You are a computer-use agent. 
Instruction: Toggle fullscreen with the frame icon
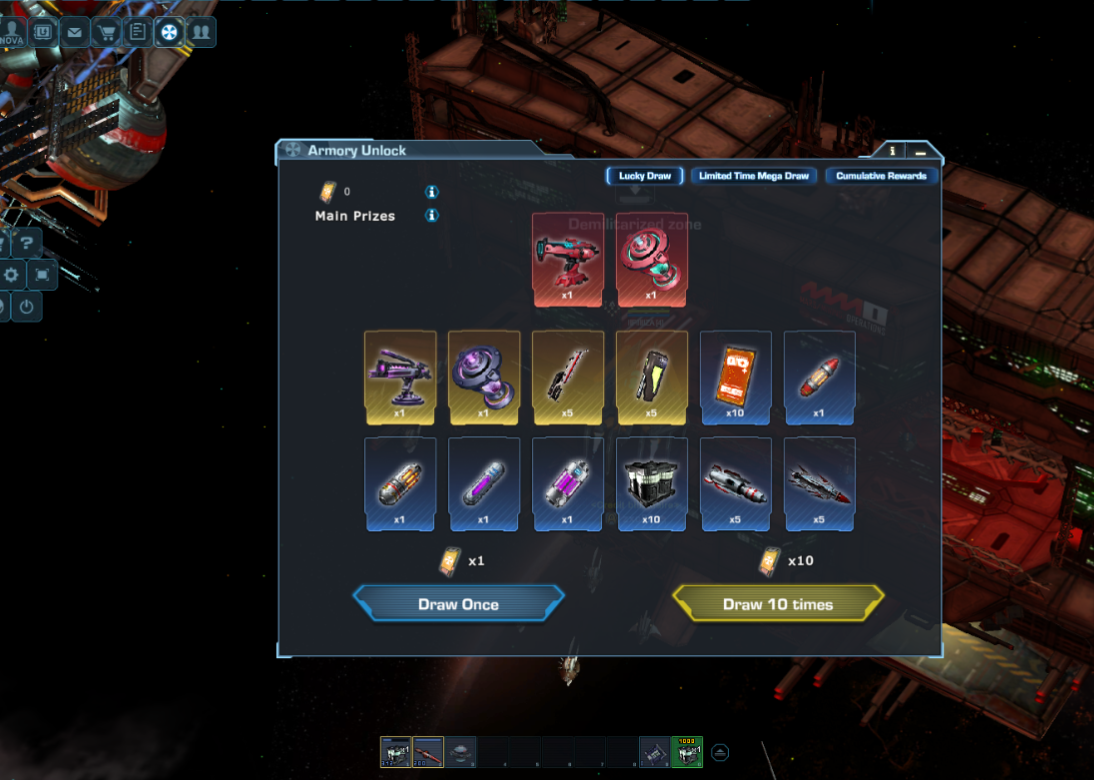point(42,274)
